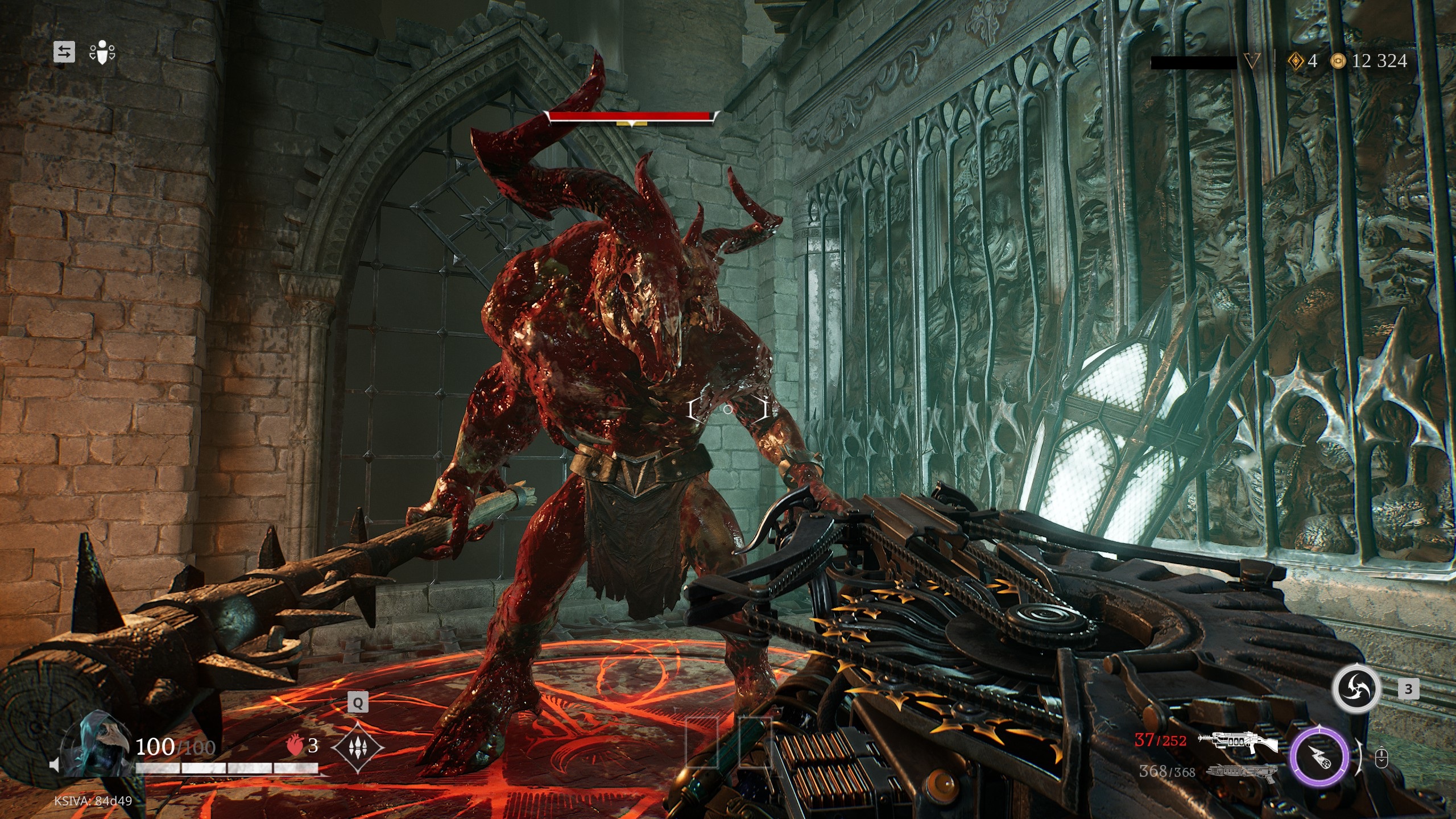Image resolution: width=1456 pixels, height=819 pixels.
Task: Switch to the dimmed secondary weapon icon
Action: (x=1240, y=771)
